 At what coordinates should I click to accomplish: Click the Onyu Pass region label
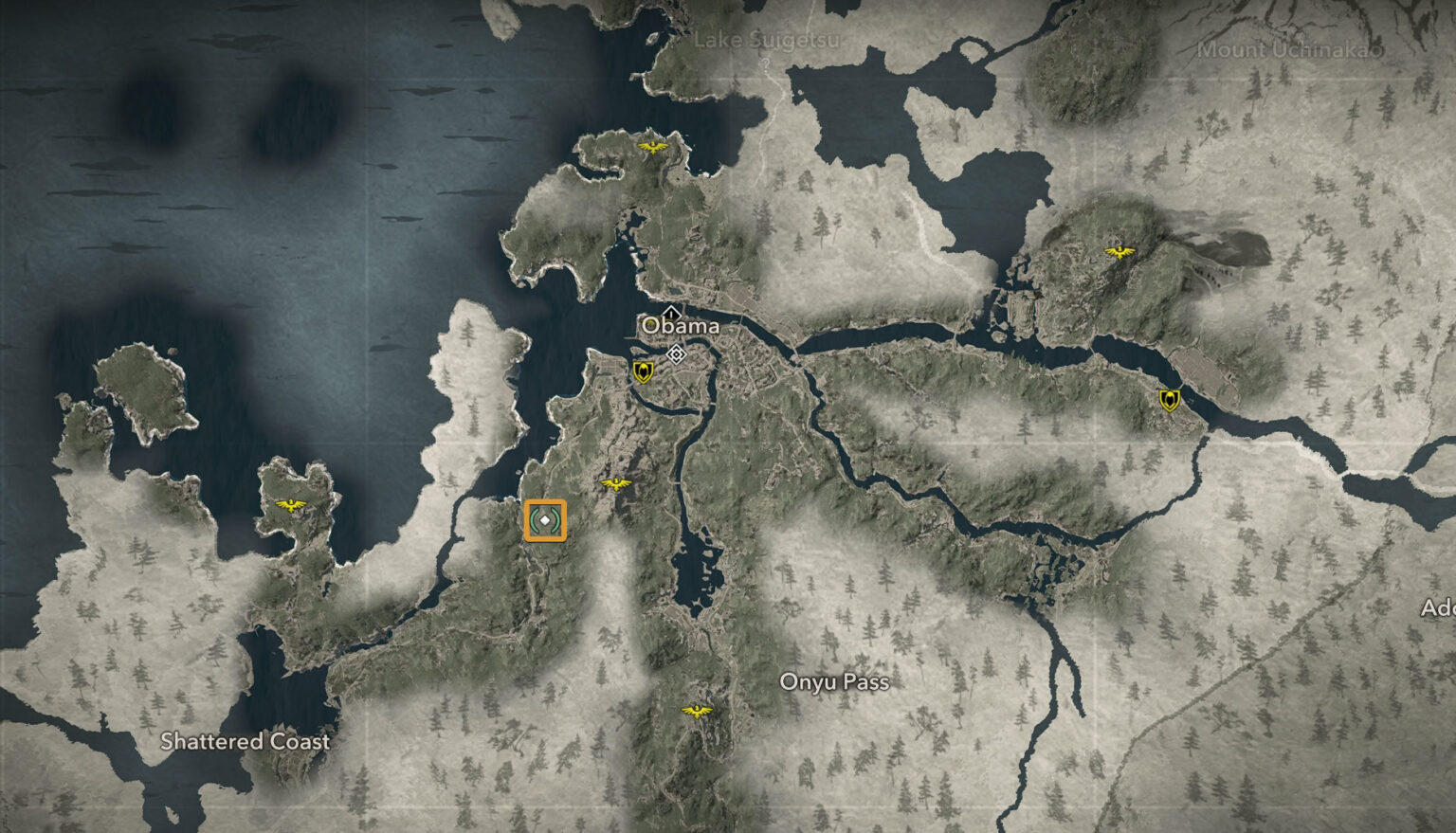836,682
